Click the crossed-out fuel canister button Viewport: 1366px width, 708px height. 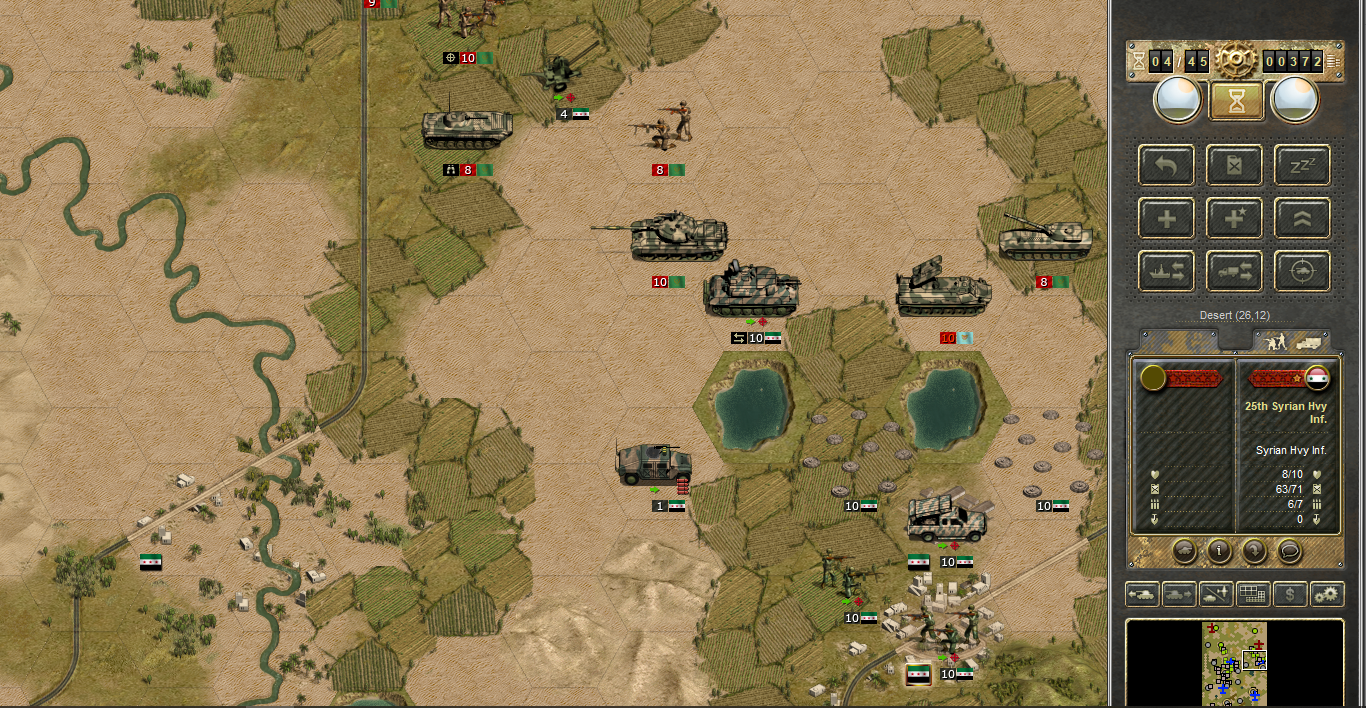[x=1234, y=165]
